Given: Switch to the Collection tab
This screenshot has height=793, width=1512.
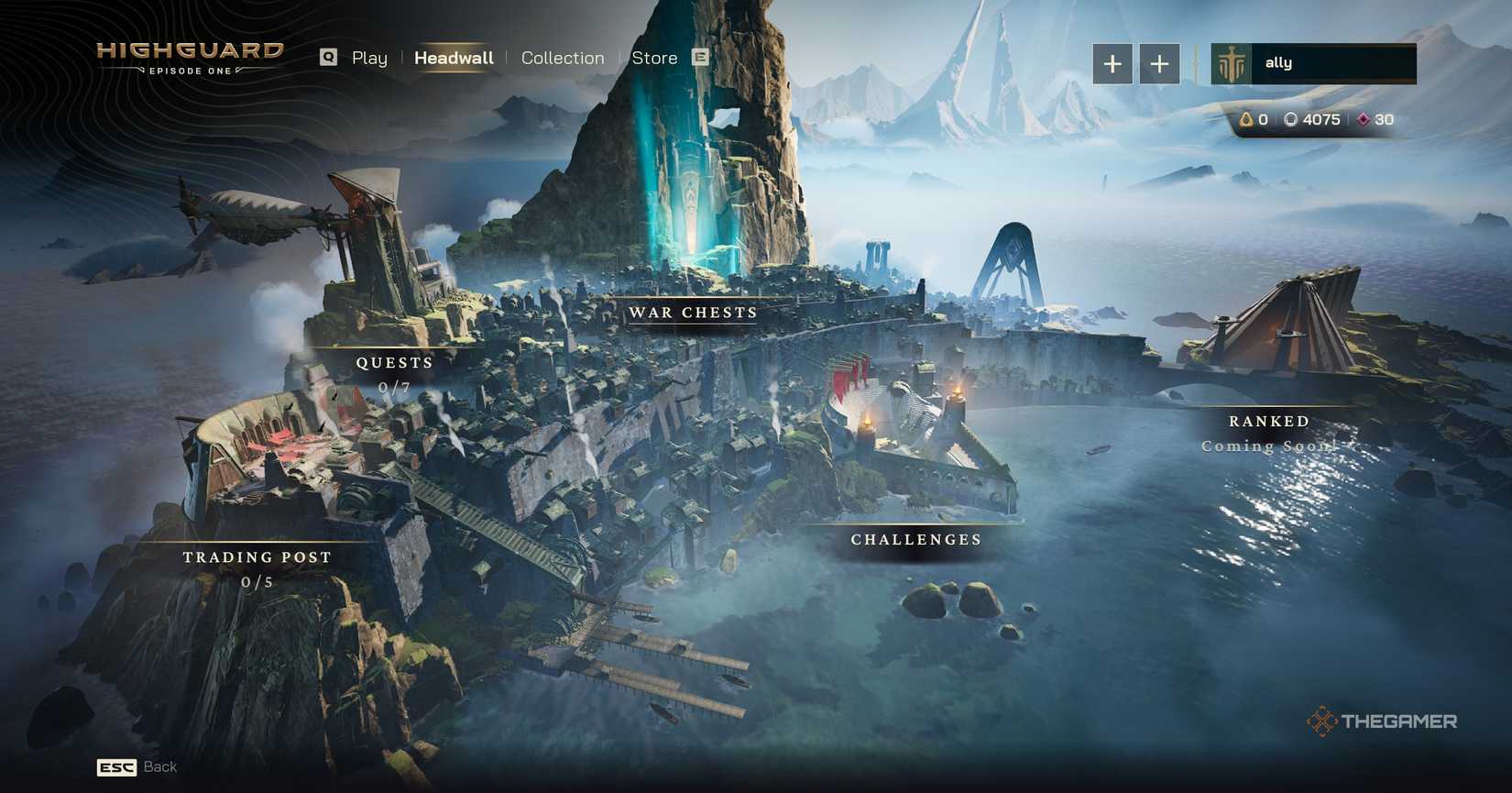Looking at the screenshot, I should click(x=563, y=57).
